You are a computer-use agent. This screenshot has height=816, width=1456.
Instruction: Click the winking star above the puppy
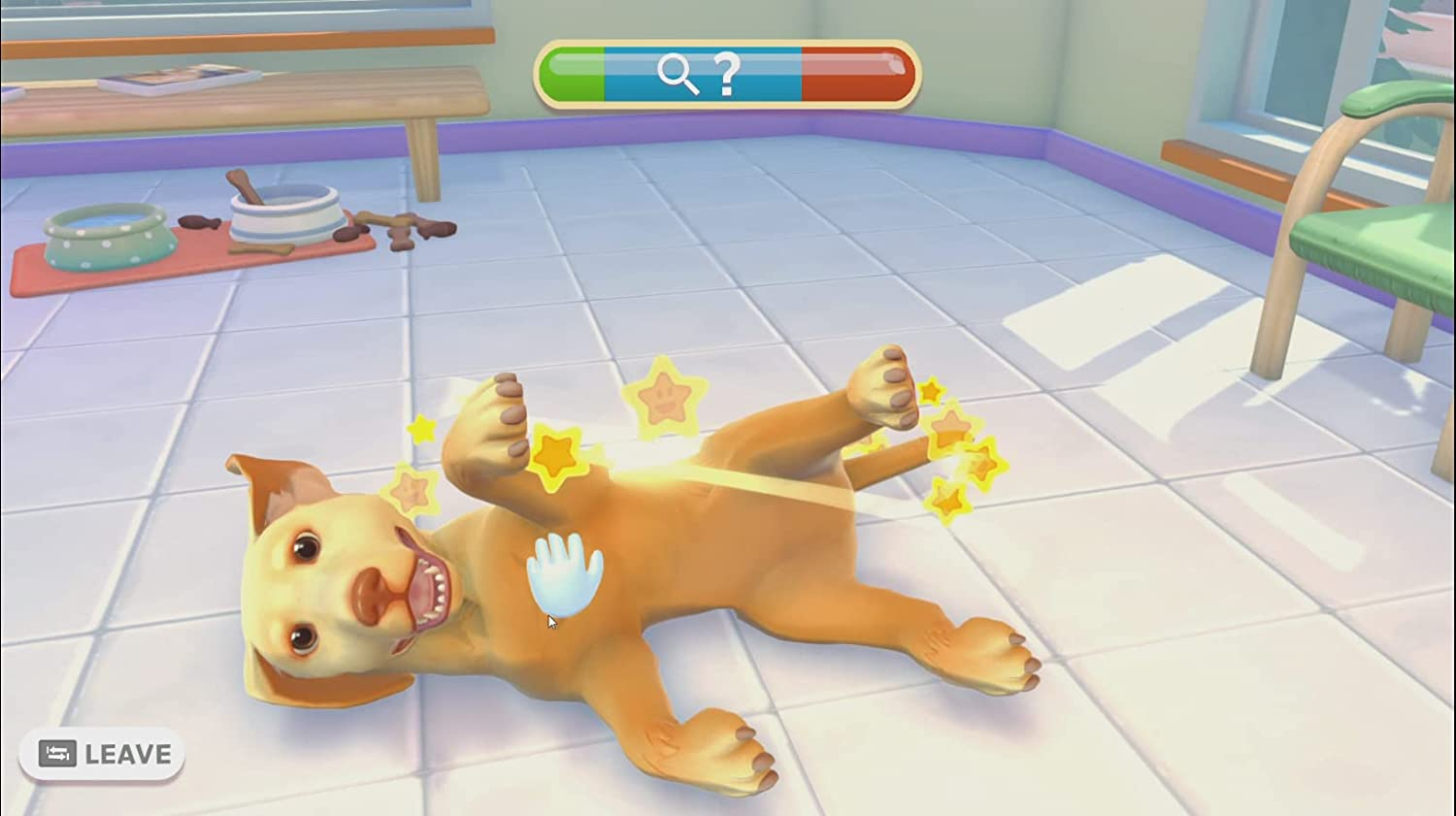click(663, 396)
